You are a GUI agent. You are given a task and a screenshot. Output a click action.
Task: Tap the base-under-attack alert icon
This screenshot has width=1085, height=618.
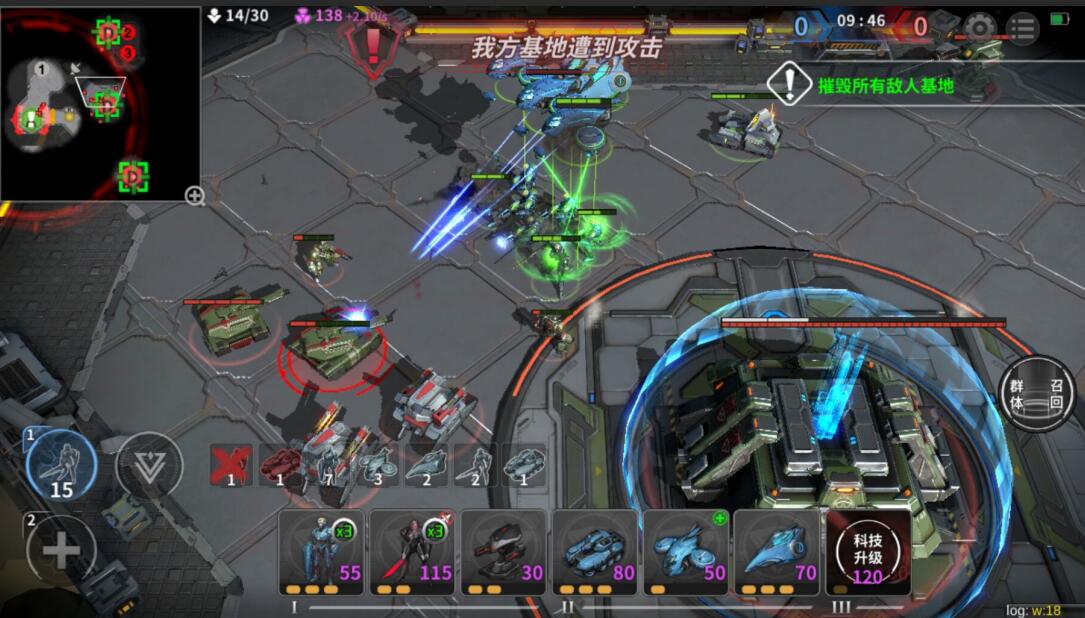click(x=373, y=44)
